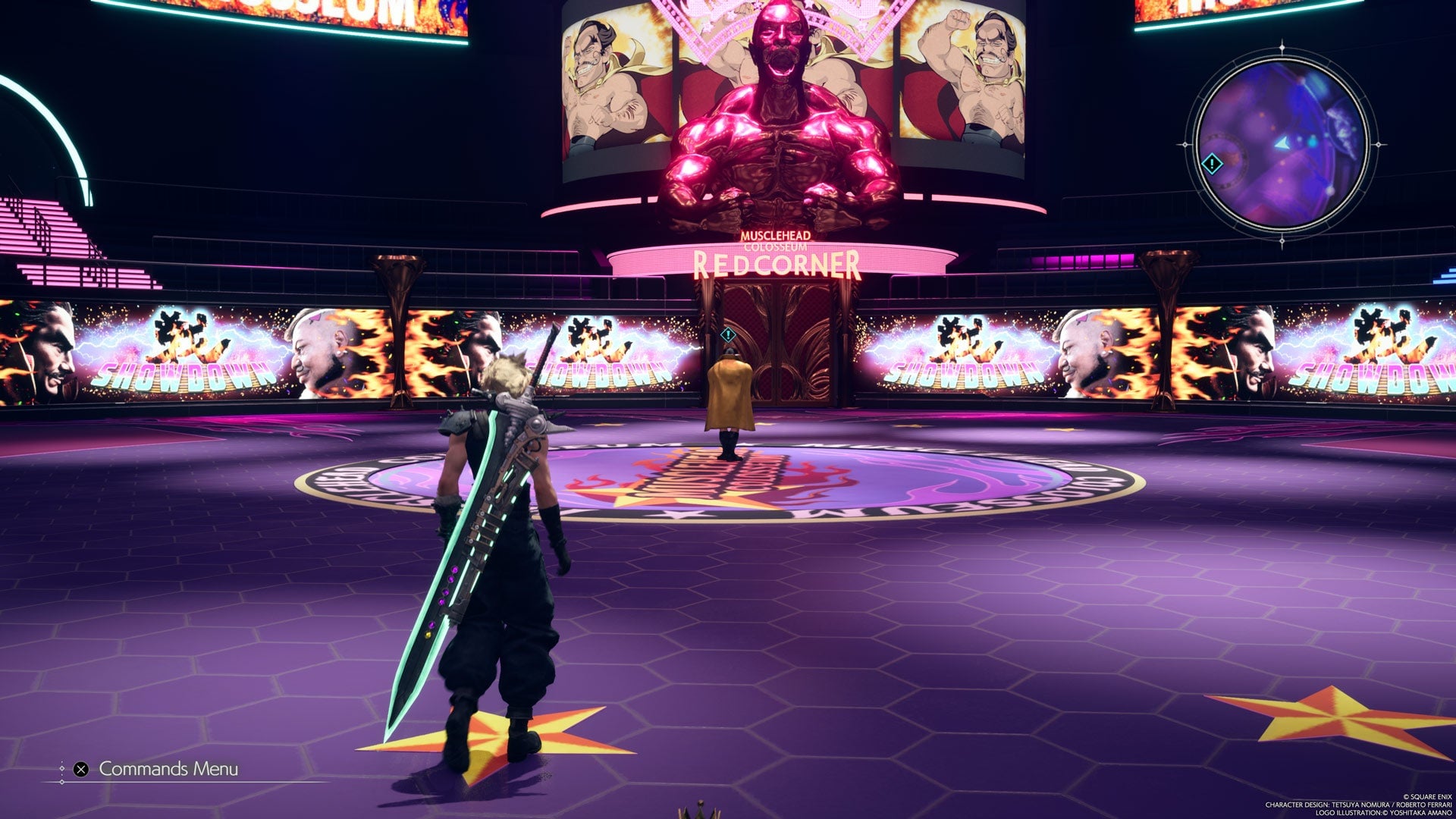Select the blue exclamation quest marker on the minimap
The width and height of the screenshot is (1456, 819).
tap(1212, 162)
